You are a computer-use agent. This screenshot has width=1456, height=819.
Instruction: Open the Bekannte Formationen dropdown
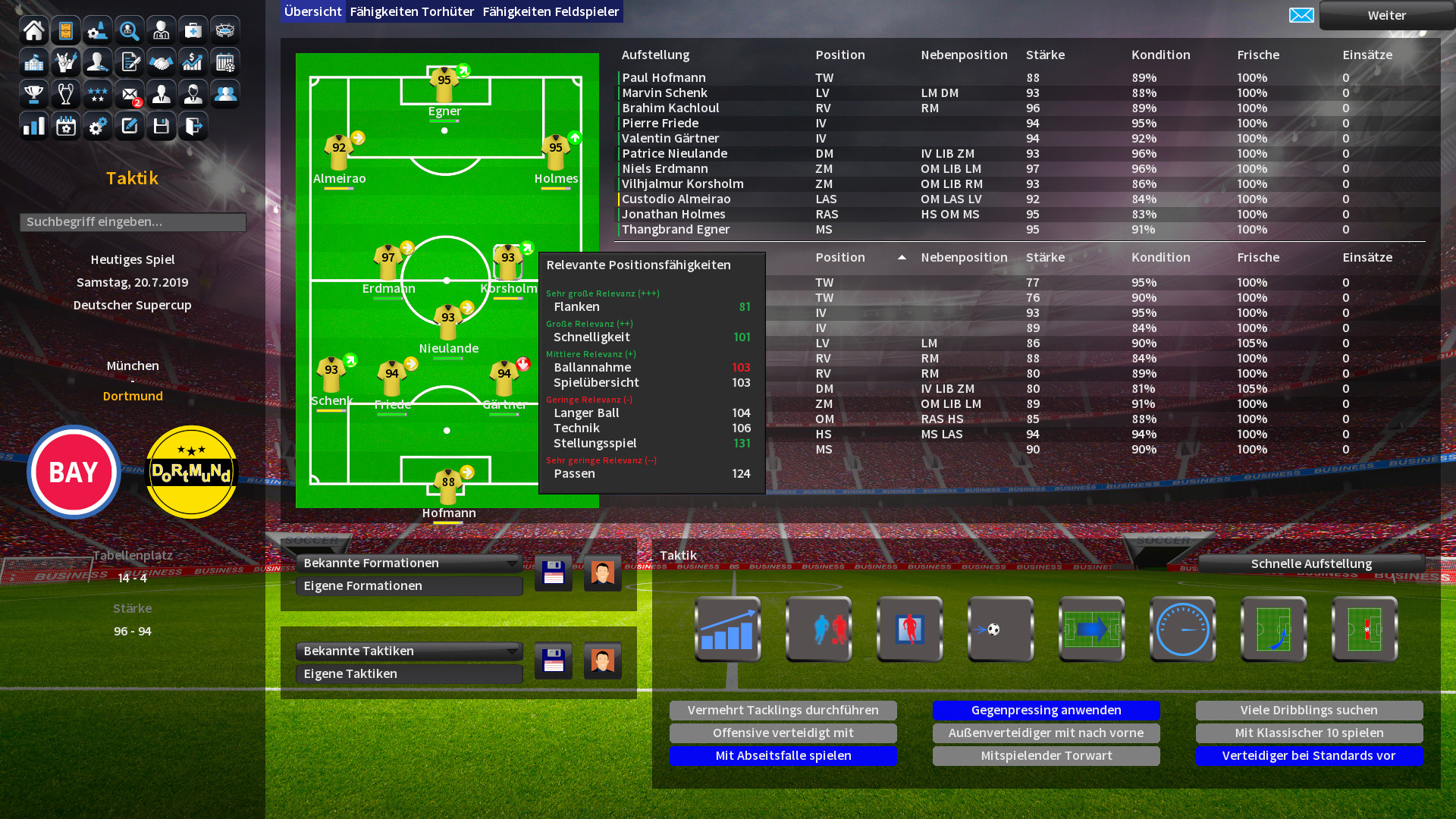409,563
